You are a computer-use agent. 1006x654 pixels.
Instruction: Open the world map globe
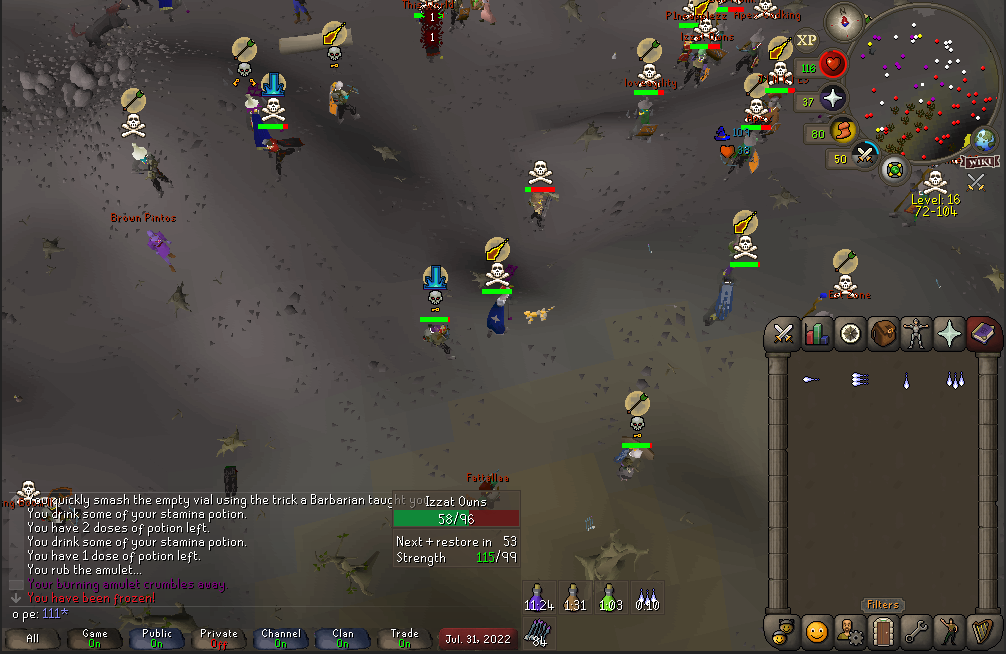[x=982, y=139]
